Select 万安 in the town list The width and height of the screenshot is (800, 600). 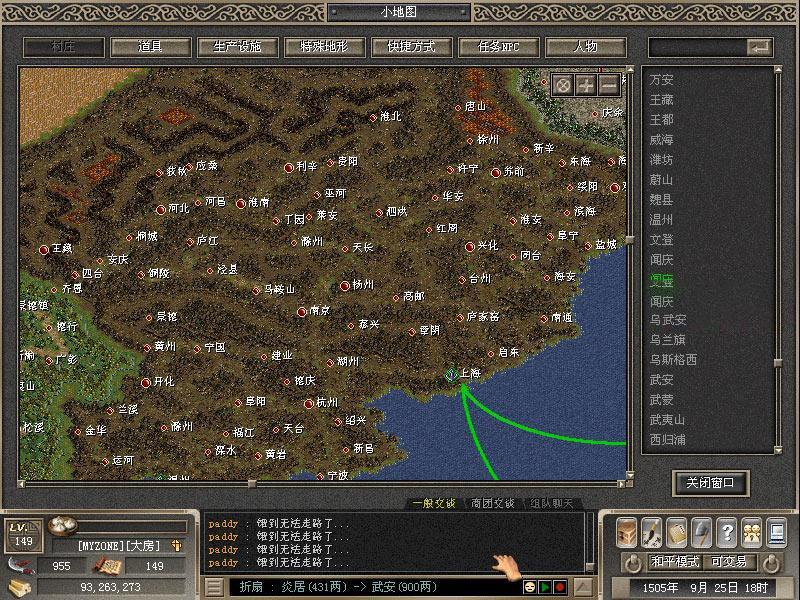click(x=662, y=79)
